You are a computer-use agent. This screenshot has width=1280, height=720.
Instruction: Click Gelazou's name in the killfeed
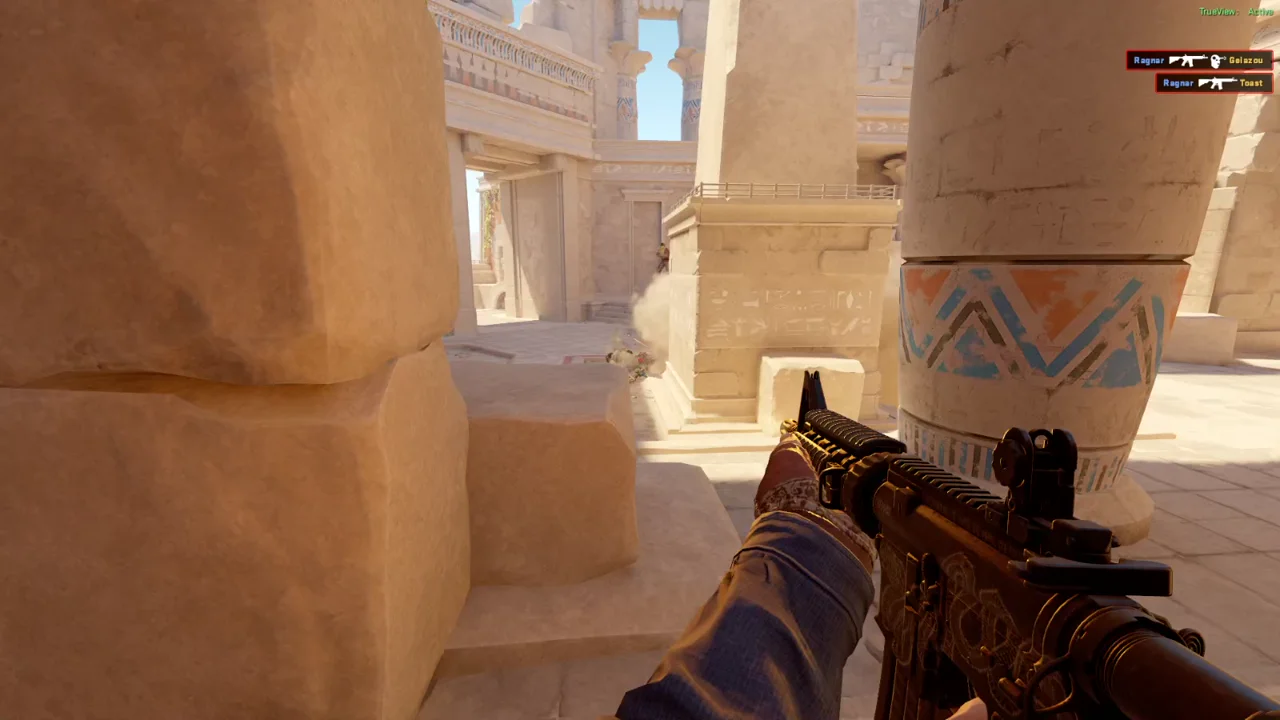click(1246, 60)
